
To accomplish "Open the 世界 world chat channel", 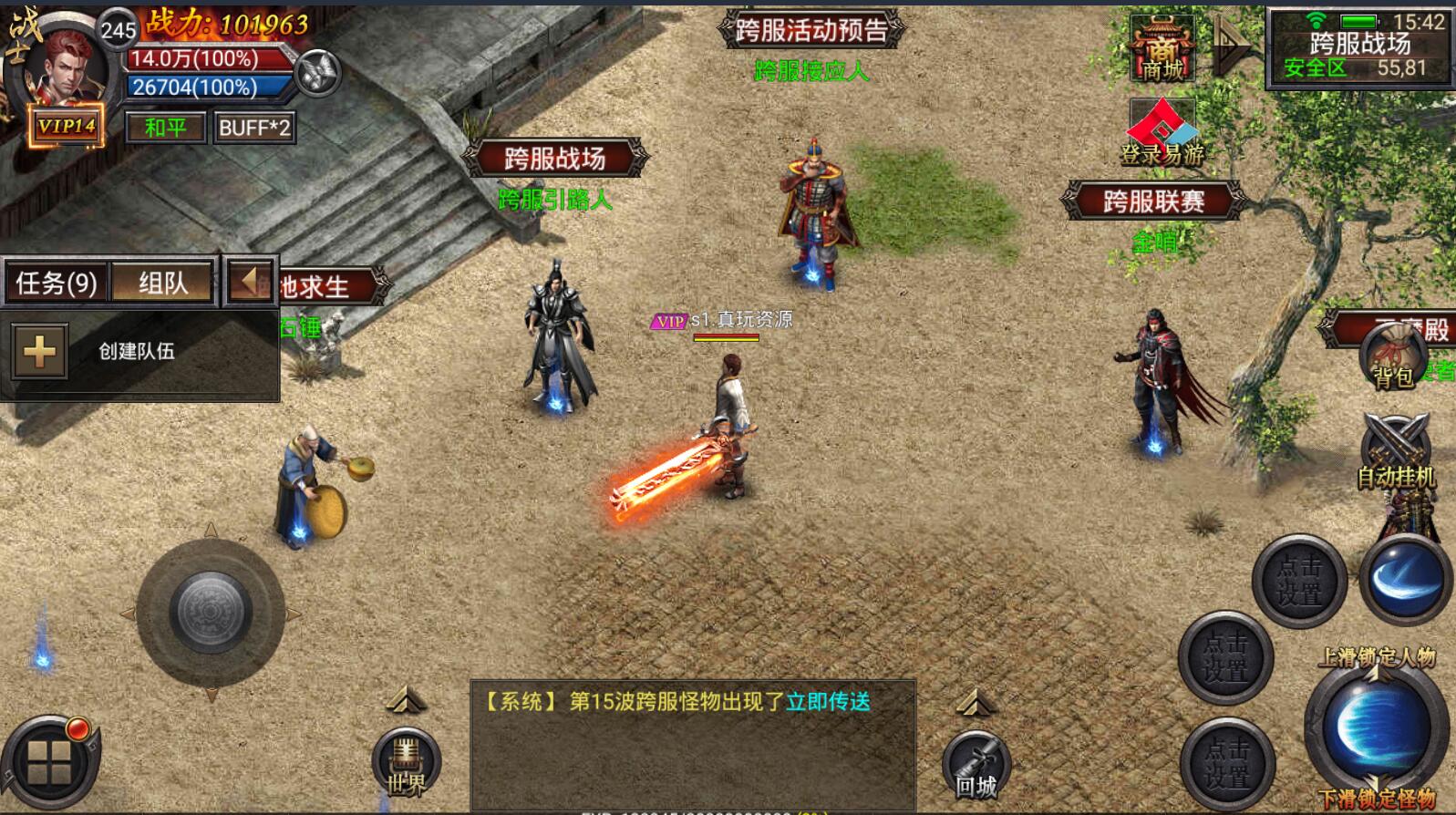I will (x=406, y=764).
